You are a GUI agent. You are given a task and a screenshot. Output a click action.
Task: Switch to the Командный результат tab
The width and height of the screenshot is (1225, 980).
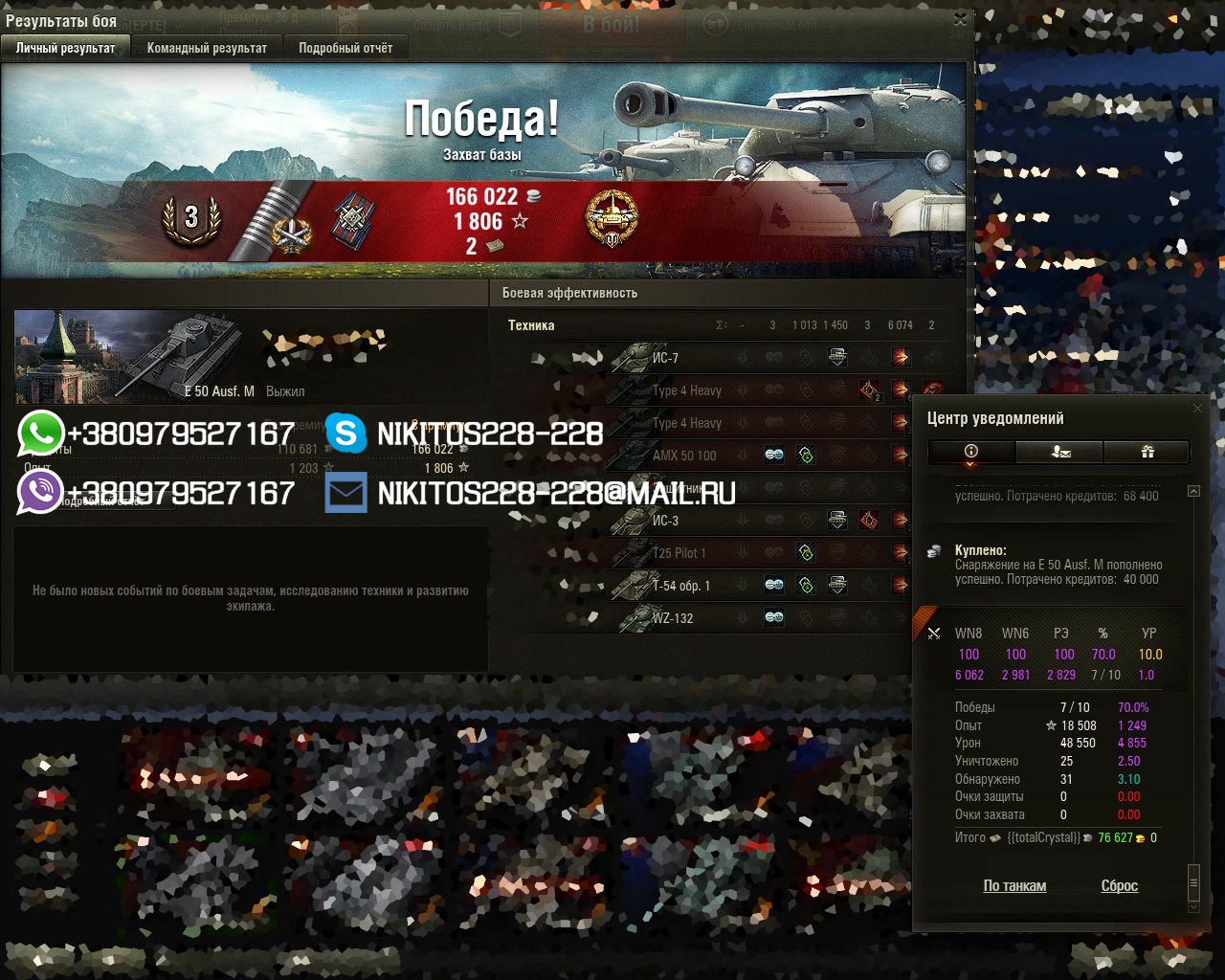[x=207, y=48]
